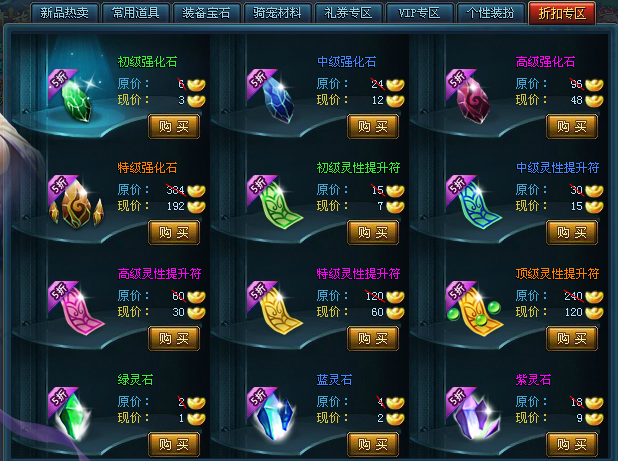Open the 常用道具 tab
Screen dimensions: 618x461
135,13
